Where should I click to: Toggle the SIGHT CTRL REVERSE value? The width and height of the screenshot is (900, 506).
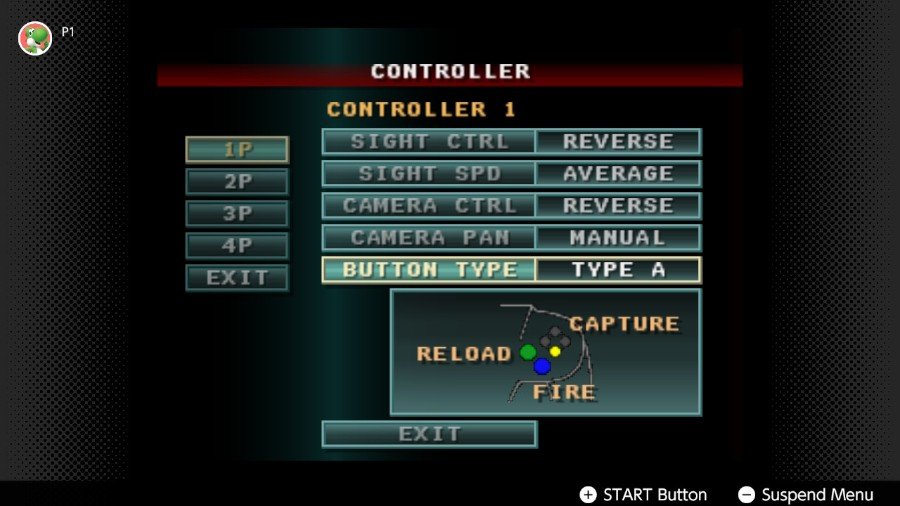point(618,142)
